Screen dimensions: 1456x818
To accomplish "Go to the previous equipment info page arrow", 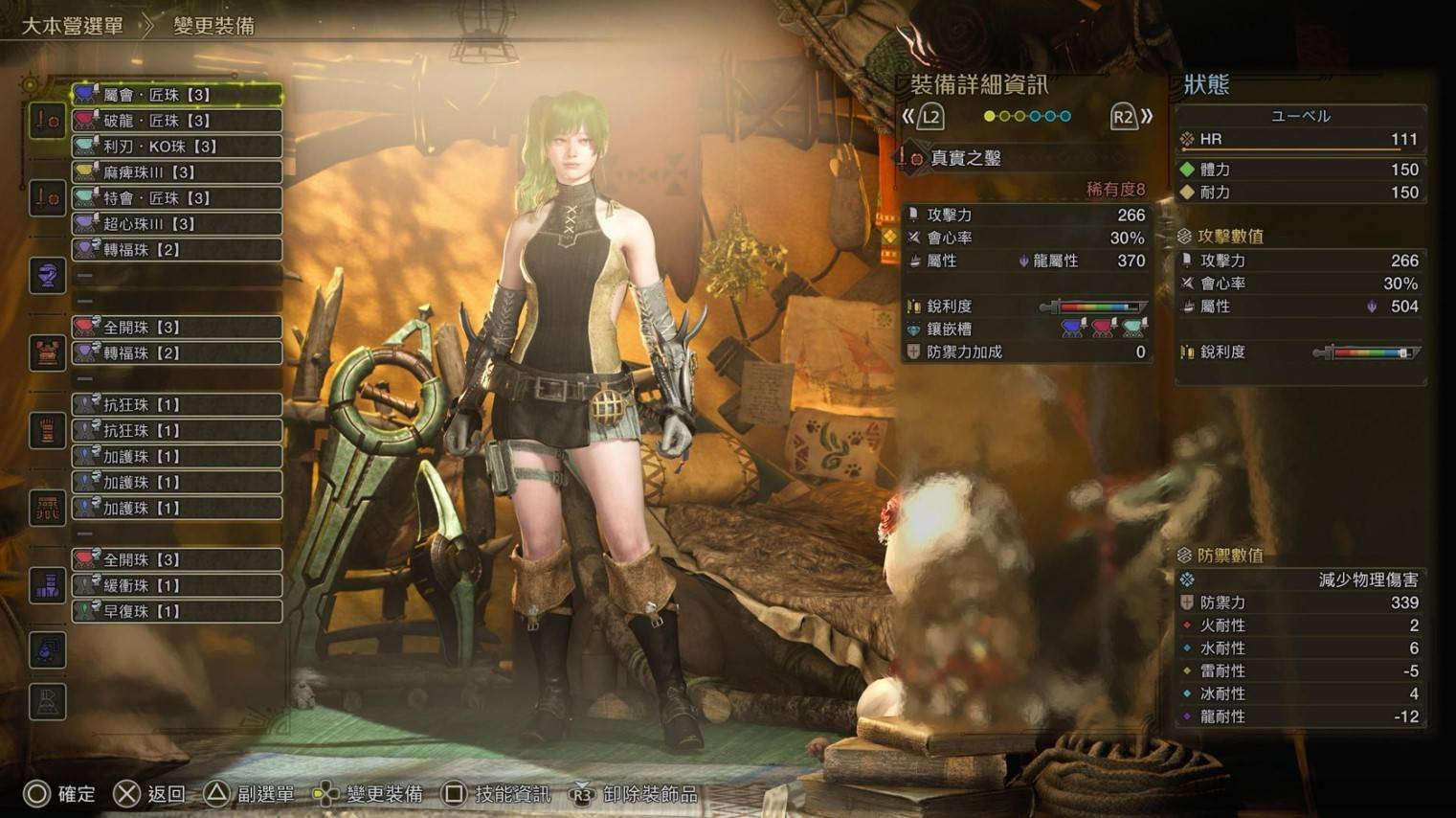I will point(922,117).
